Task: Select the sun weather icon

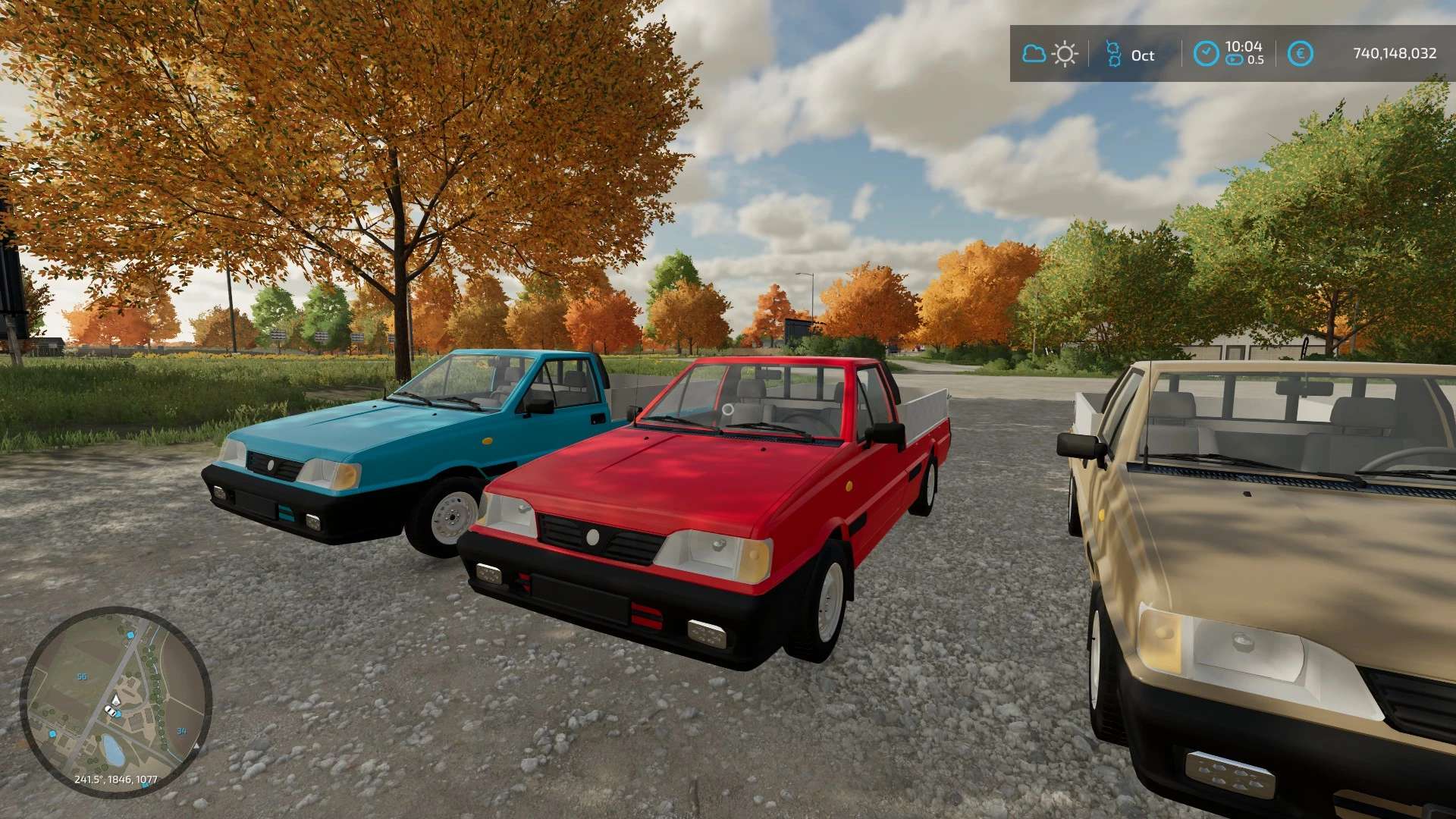Action: pos(1065,54)
